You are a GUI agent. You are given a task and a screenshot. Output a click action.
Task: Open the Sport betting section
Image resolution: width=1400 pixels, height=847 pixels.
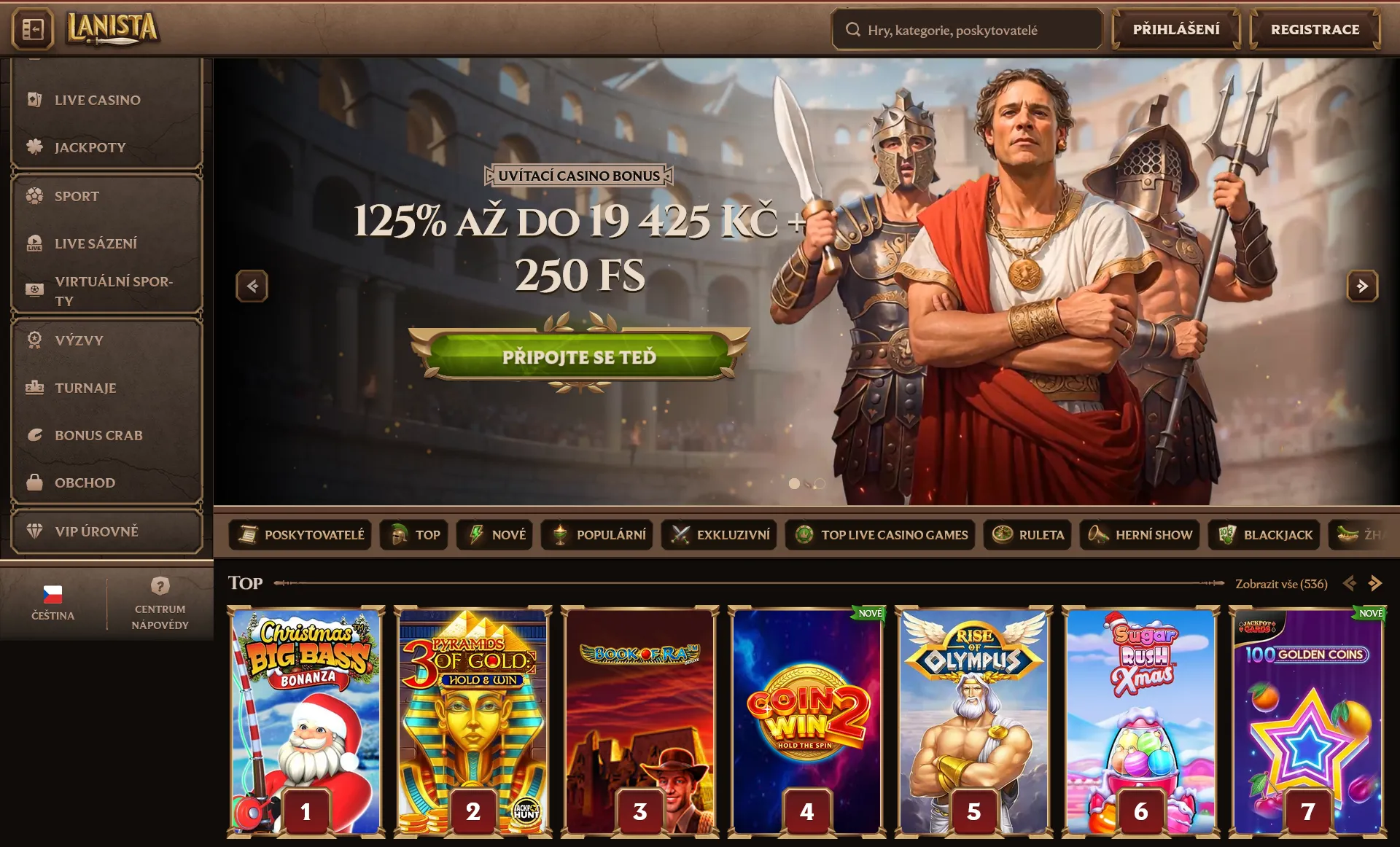76,195
